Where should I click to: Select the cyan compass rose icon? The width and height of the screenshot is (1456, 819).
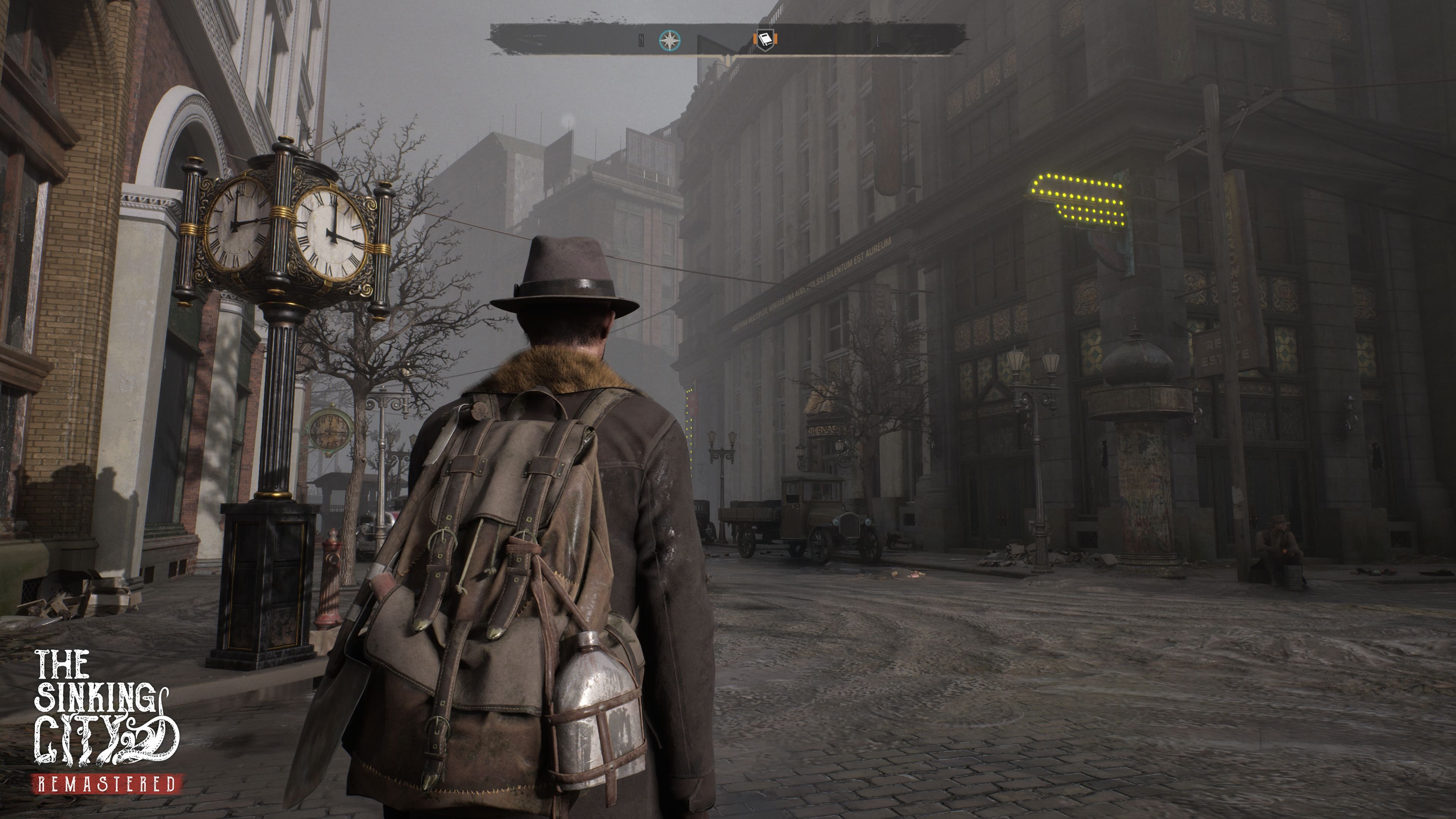(x=670, y=39)
